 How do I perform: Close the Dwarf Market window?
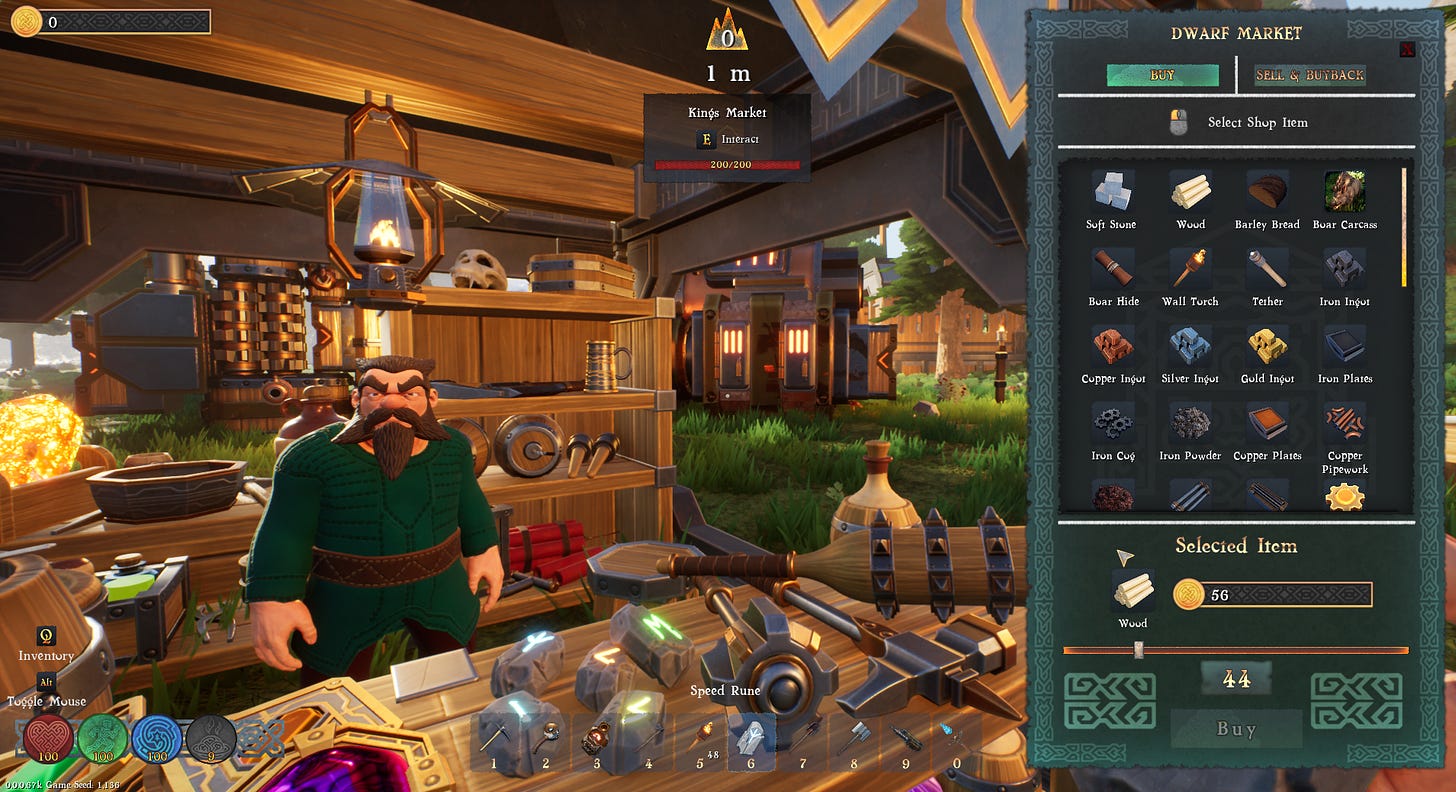point(1407,49)
